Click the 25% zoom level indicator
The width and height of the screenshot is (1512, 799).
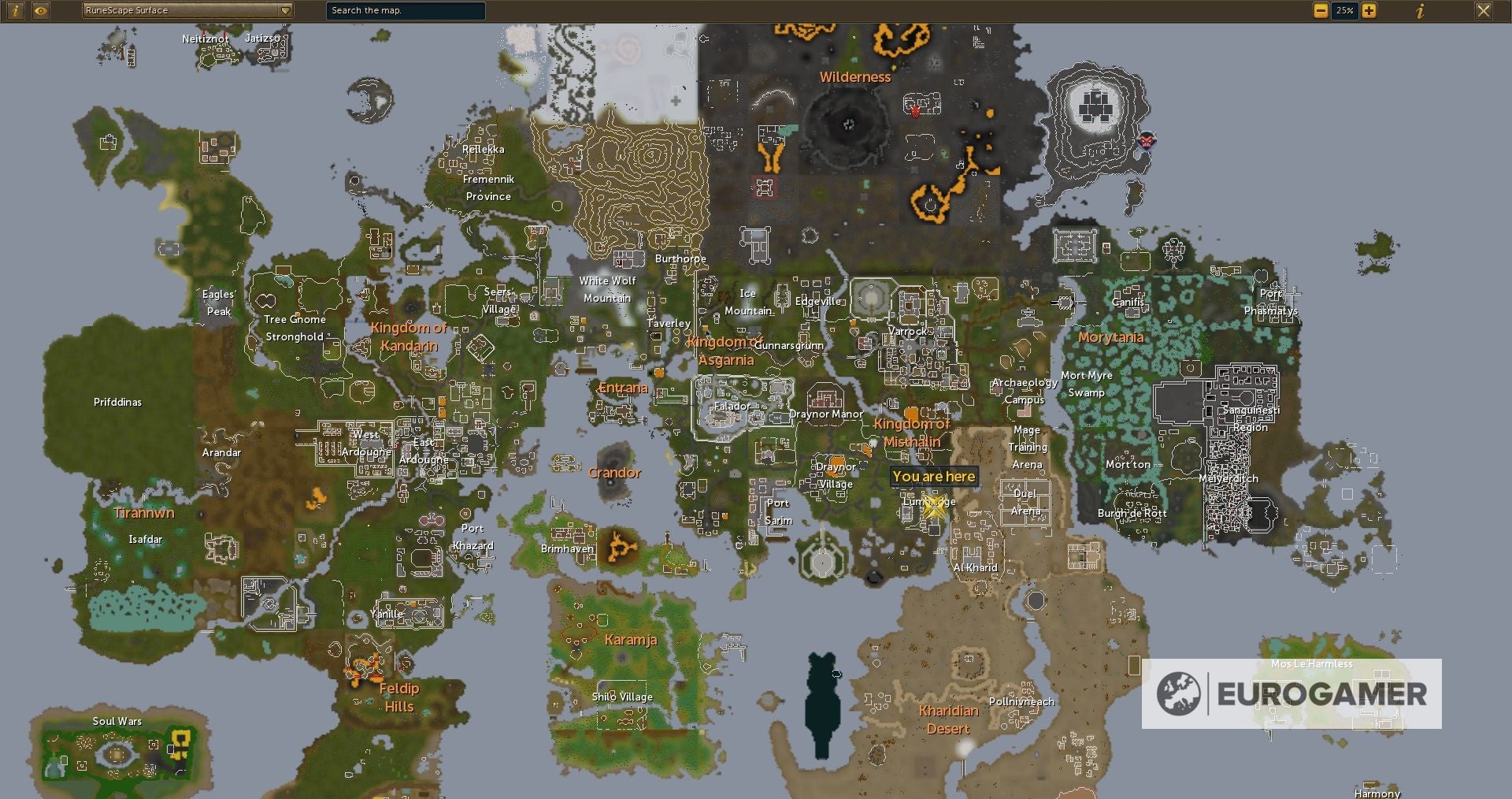tap(1343, 11)
